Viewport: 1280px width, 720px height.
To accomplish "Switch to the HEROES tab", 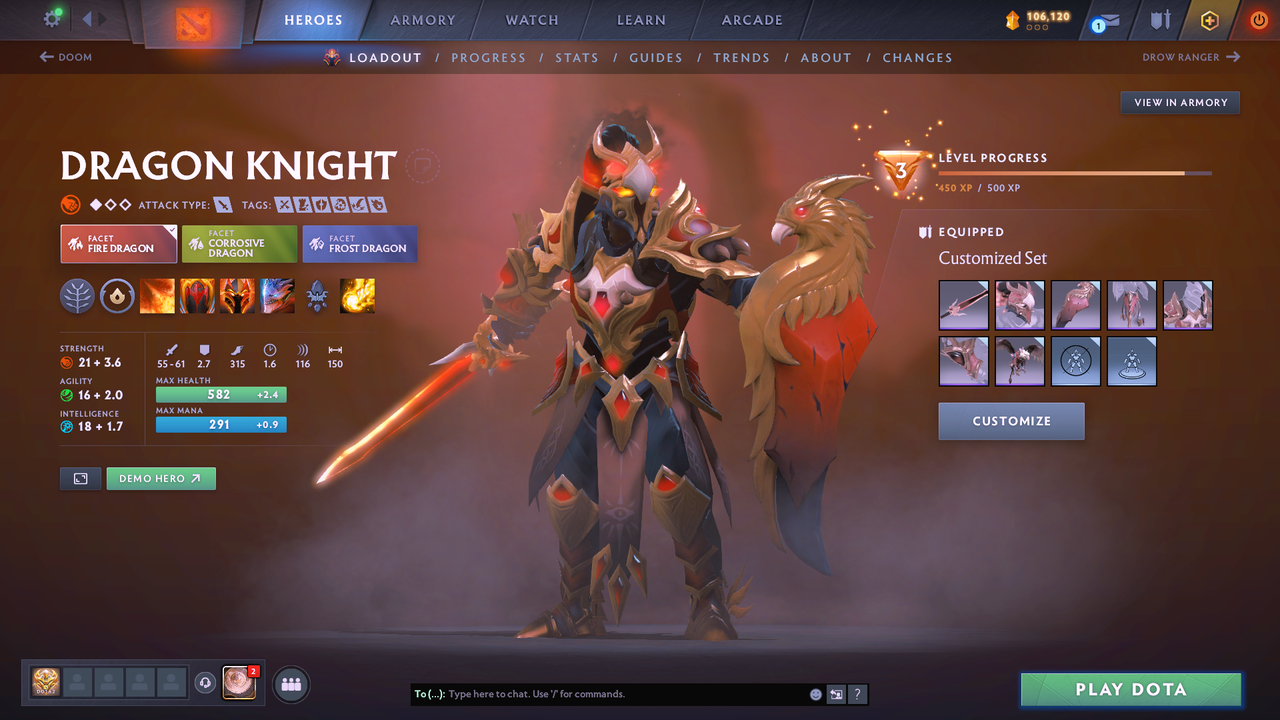I will coord(313,19).
